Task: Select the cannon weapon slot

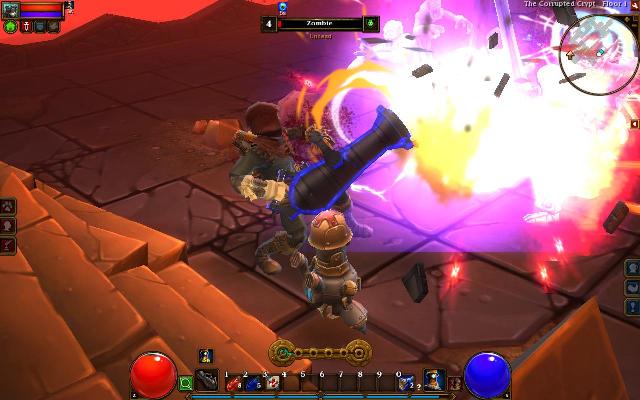Action: (206, 380)
